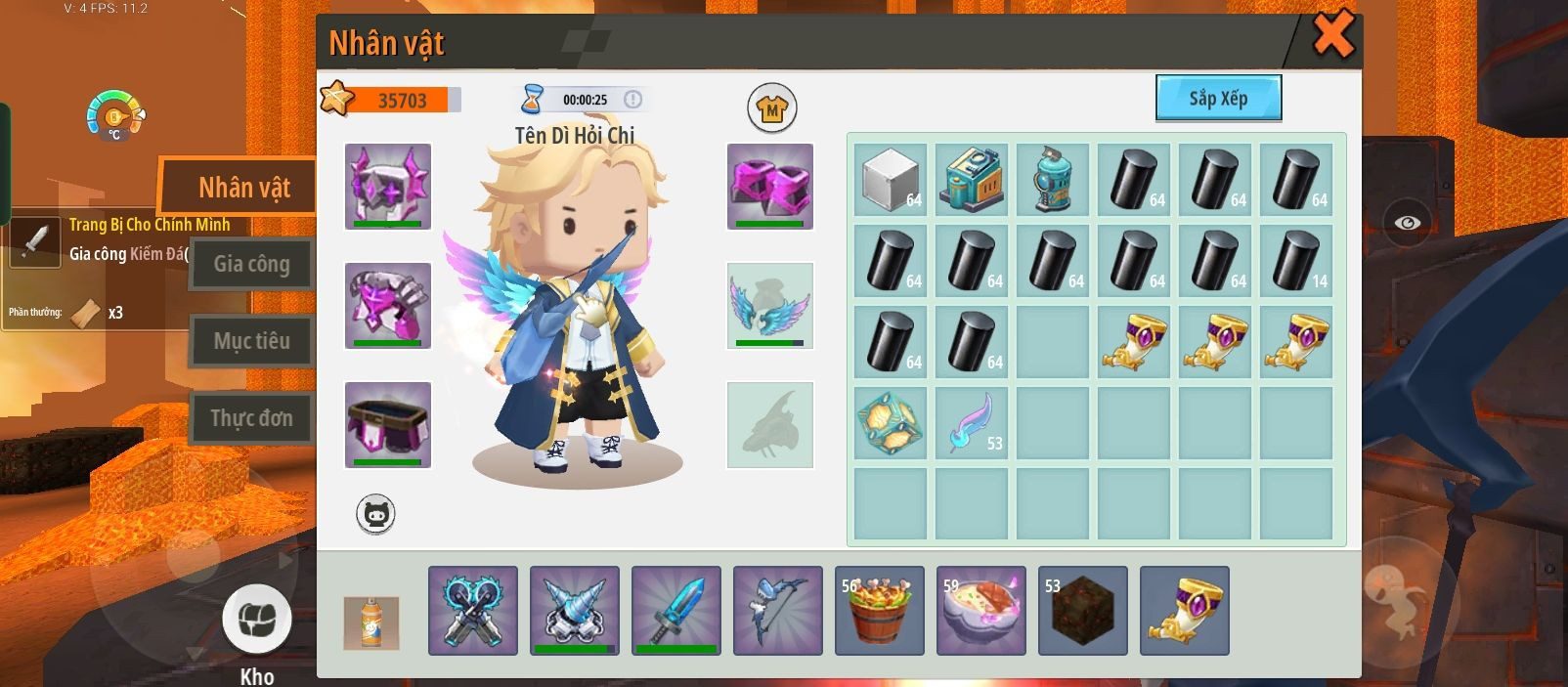This screenshot has height=687, width=1568.
Task: Toggle the eye visibility icon
Action: coord(1408,223)
